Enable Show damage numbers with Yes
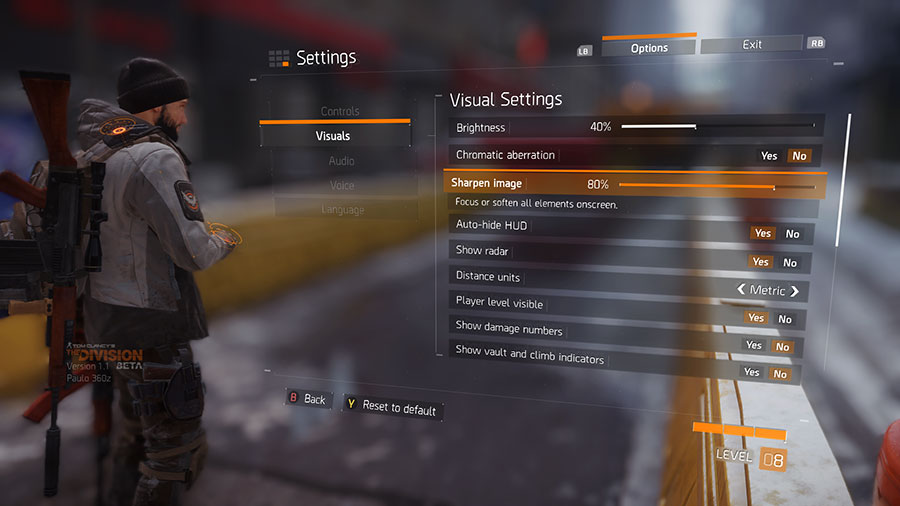The image size is (900, 506). [753, 345]
